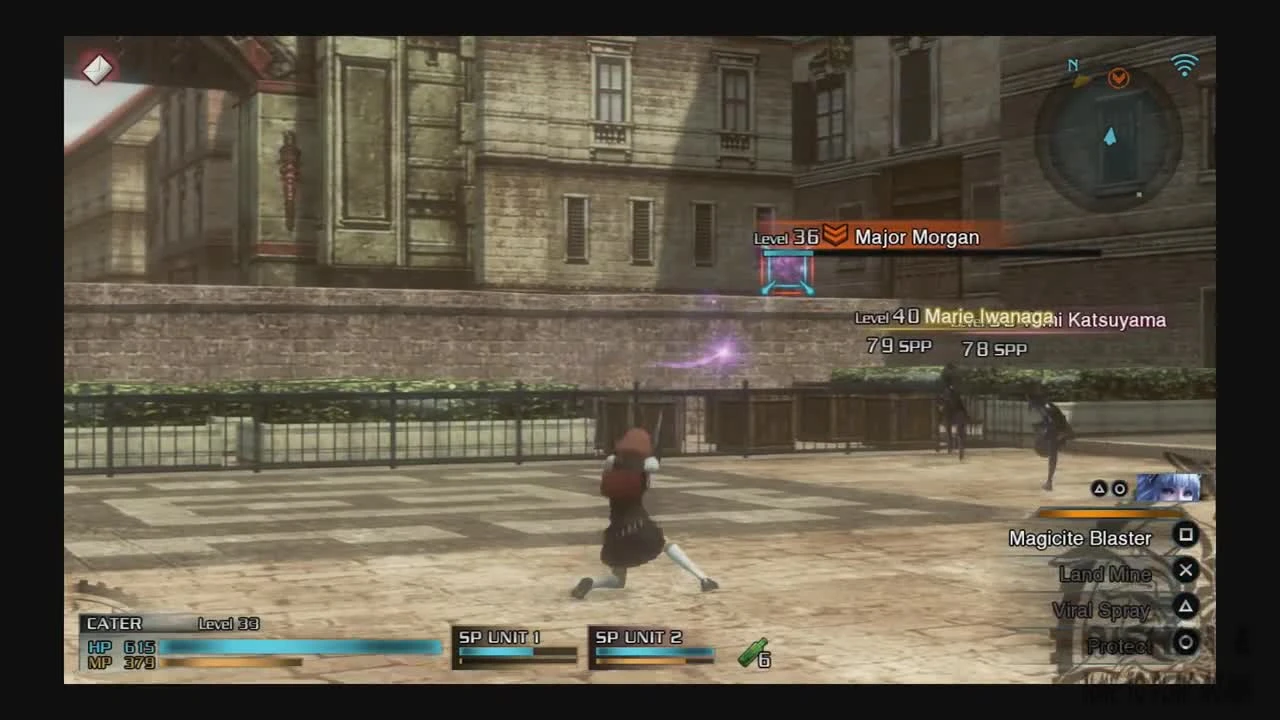Click the blue player arrow on the minimap
This screenshot has width=1280, height=720.
point(1111,139)
